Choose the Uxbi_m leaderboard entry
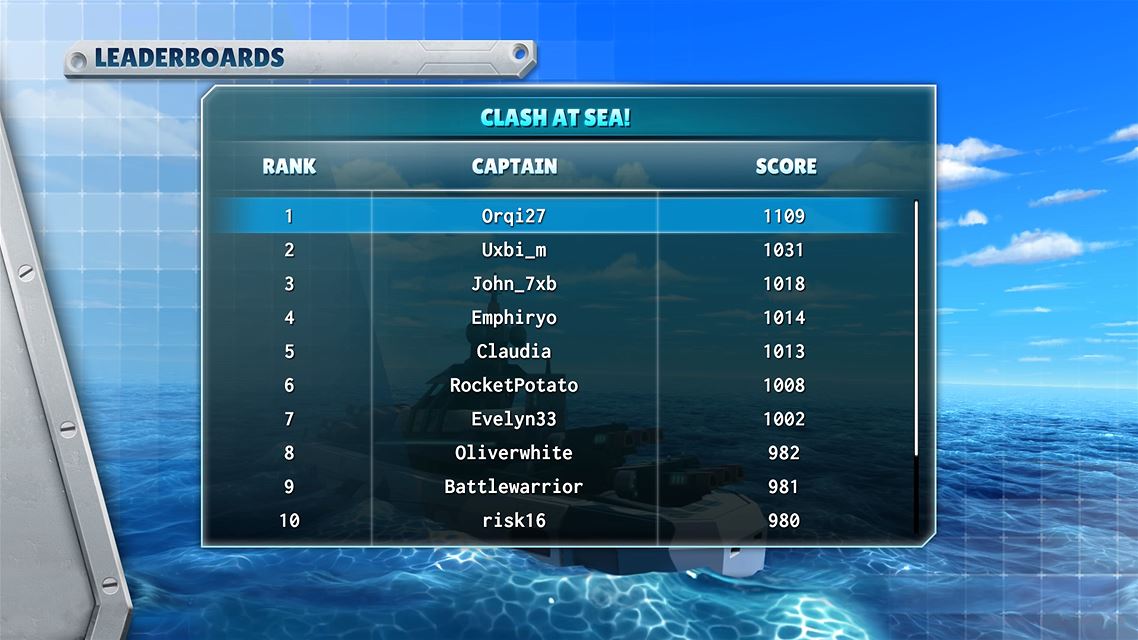 point(514,250)
